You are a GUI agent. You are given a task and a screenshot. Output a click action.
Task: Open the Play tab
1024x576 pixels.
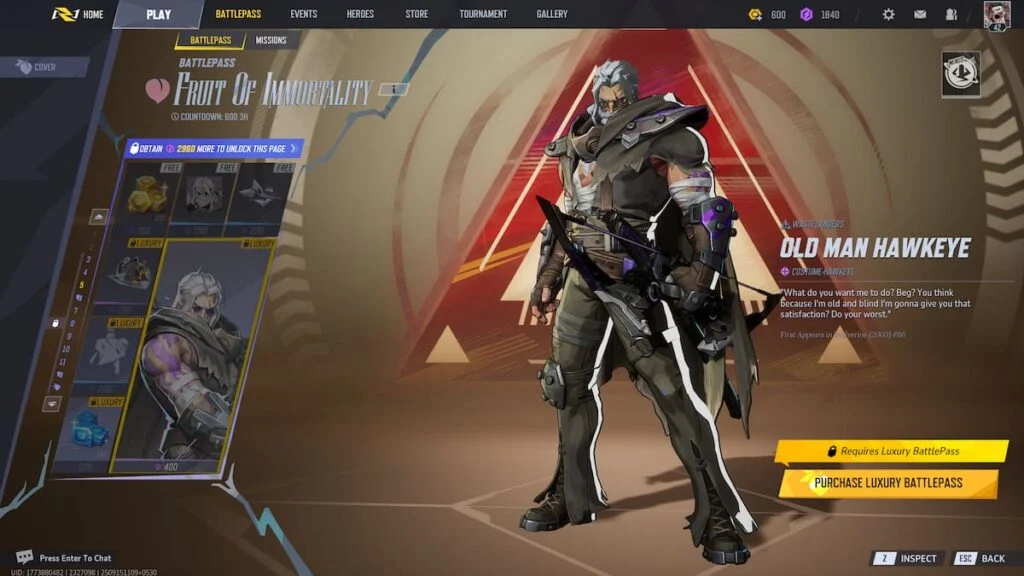coord(158,14)
